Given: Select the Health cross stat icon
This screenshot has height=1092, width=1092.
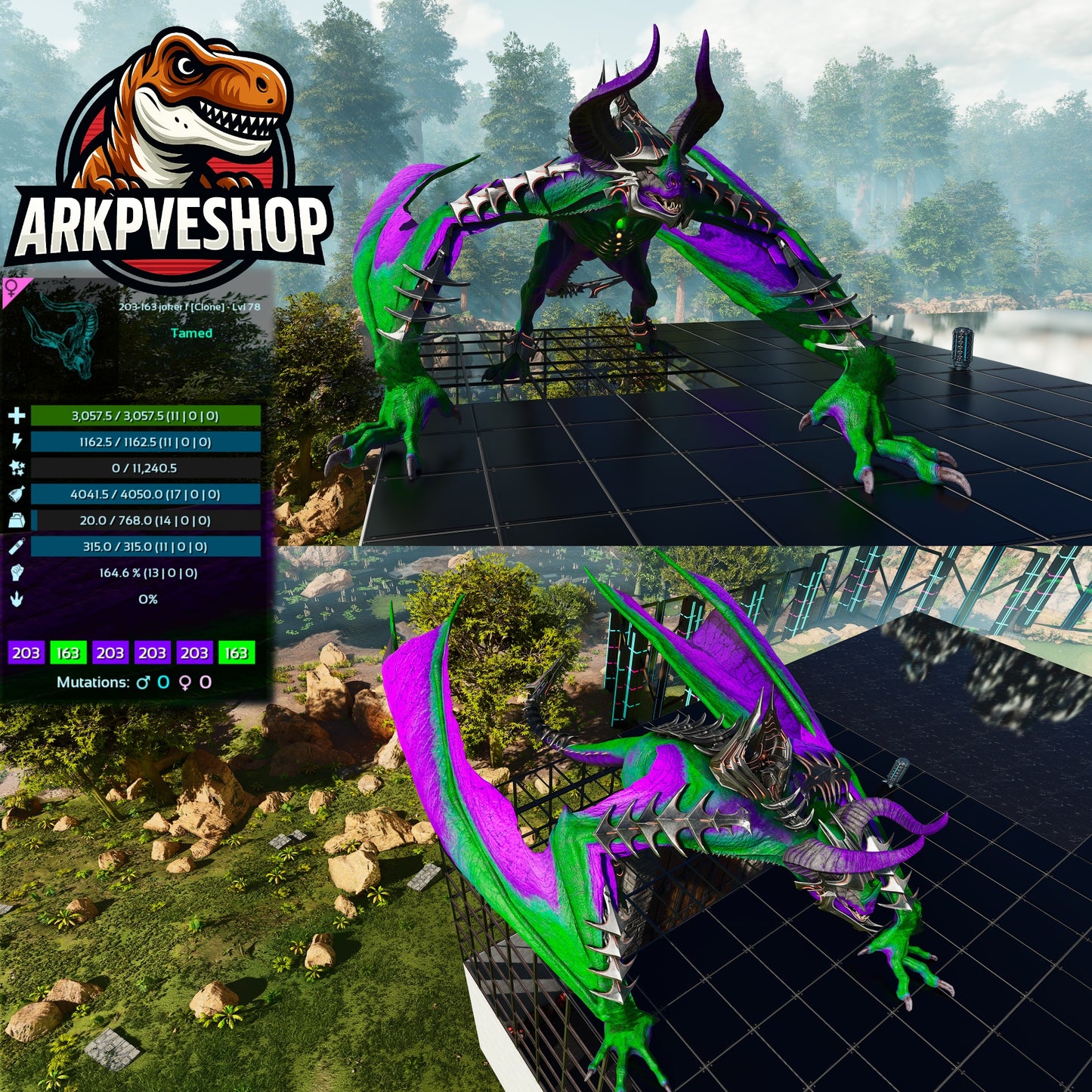Looking at the screenshot, I should pos(17,415).
